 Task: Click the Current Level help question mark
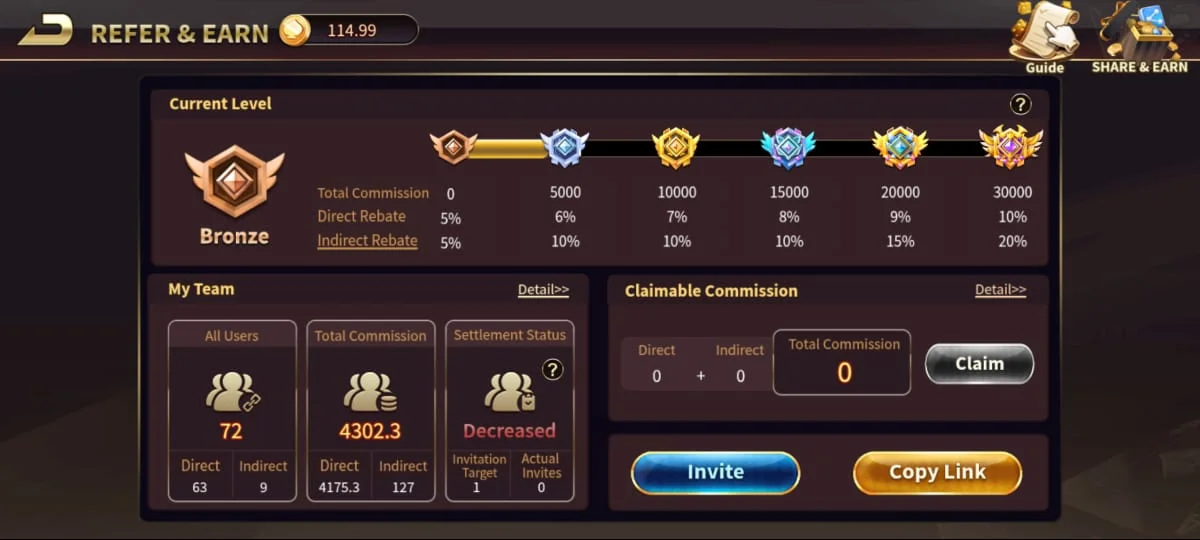1020,104
